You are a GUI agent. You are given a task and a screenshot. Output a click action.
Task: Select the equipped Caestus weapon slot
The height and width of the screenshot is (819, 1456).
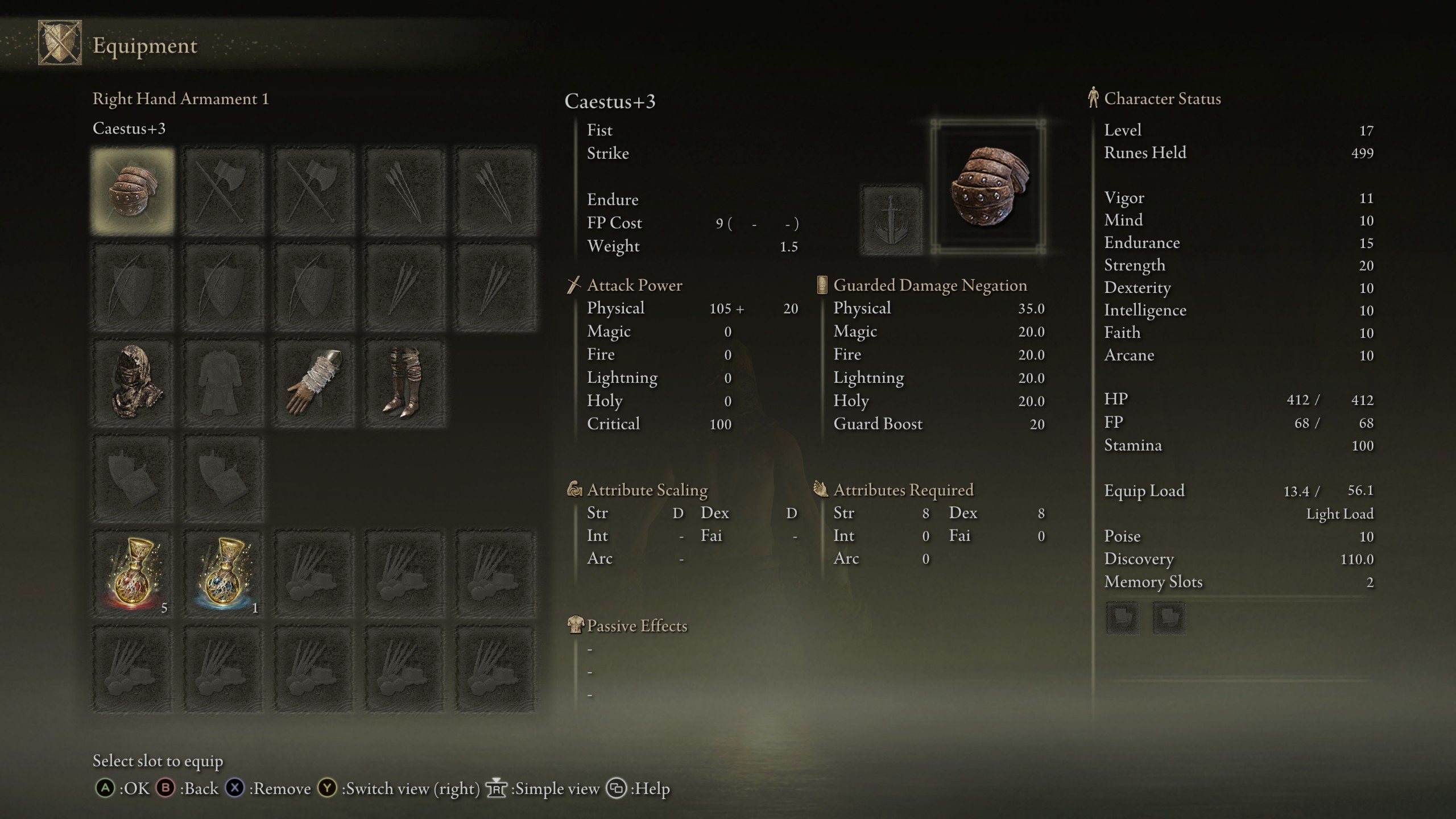(x=133, y=191)
